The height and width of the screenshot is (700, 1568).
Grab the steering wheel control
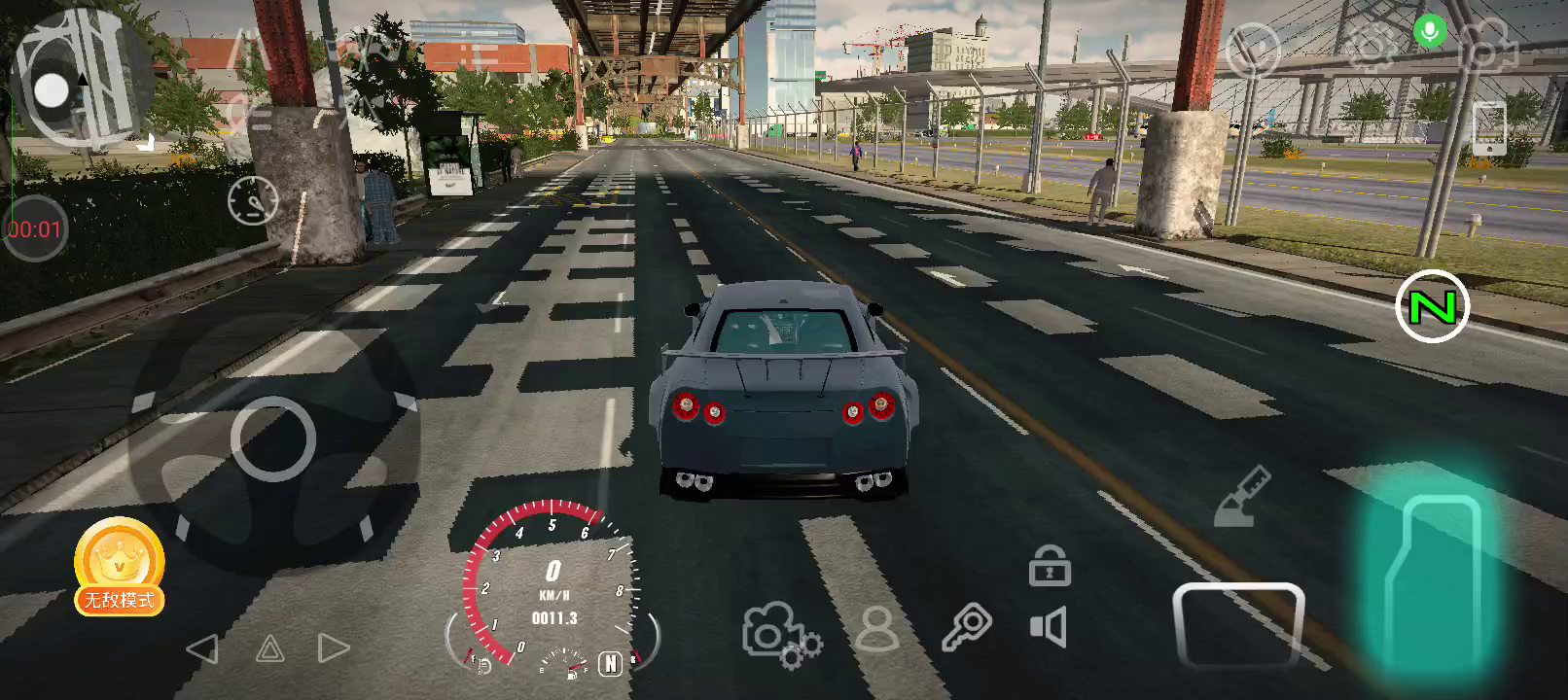(273, 439)
